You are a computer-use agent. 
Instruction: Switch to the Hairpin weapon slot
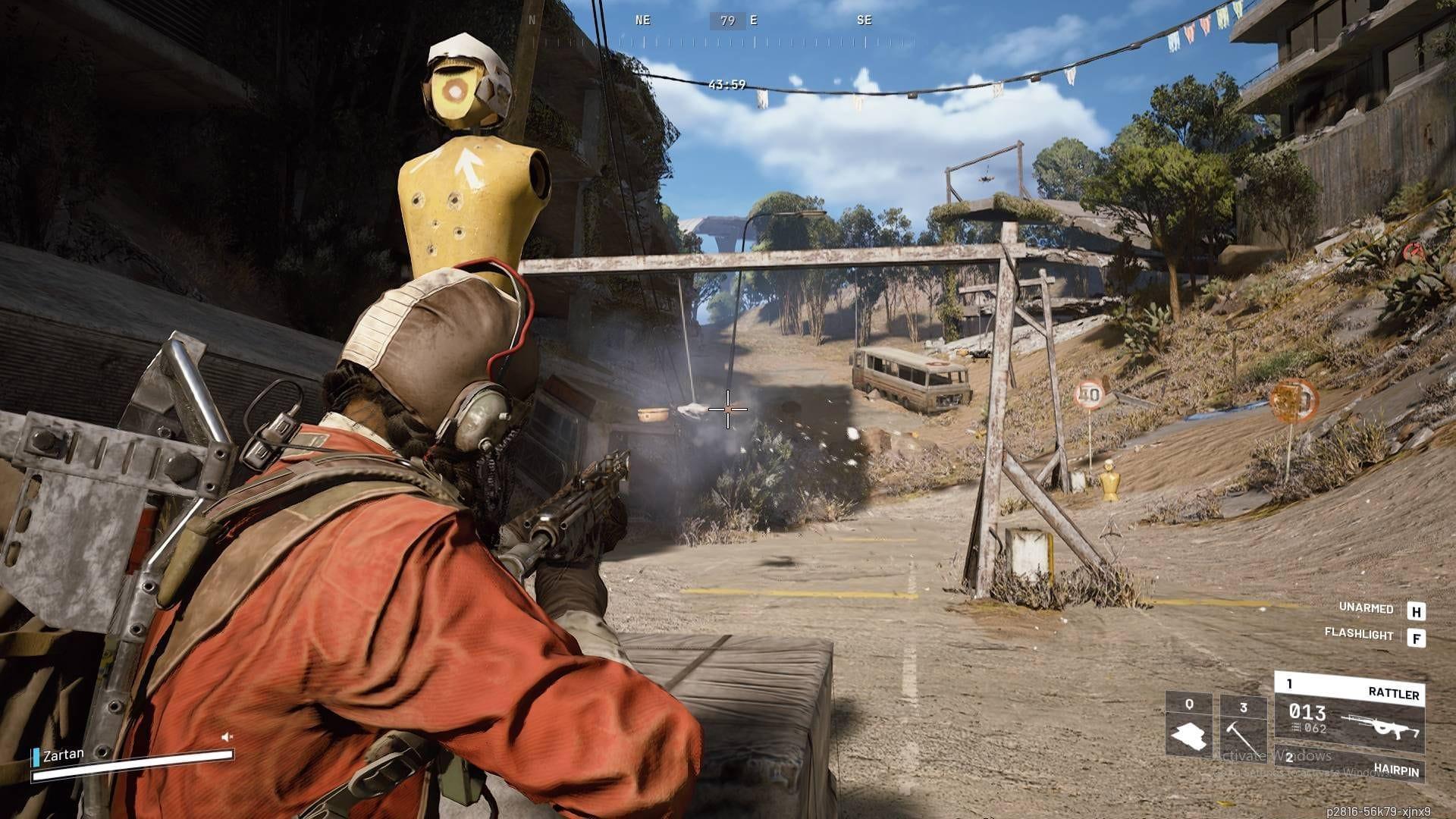1349,769
